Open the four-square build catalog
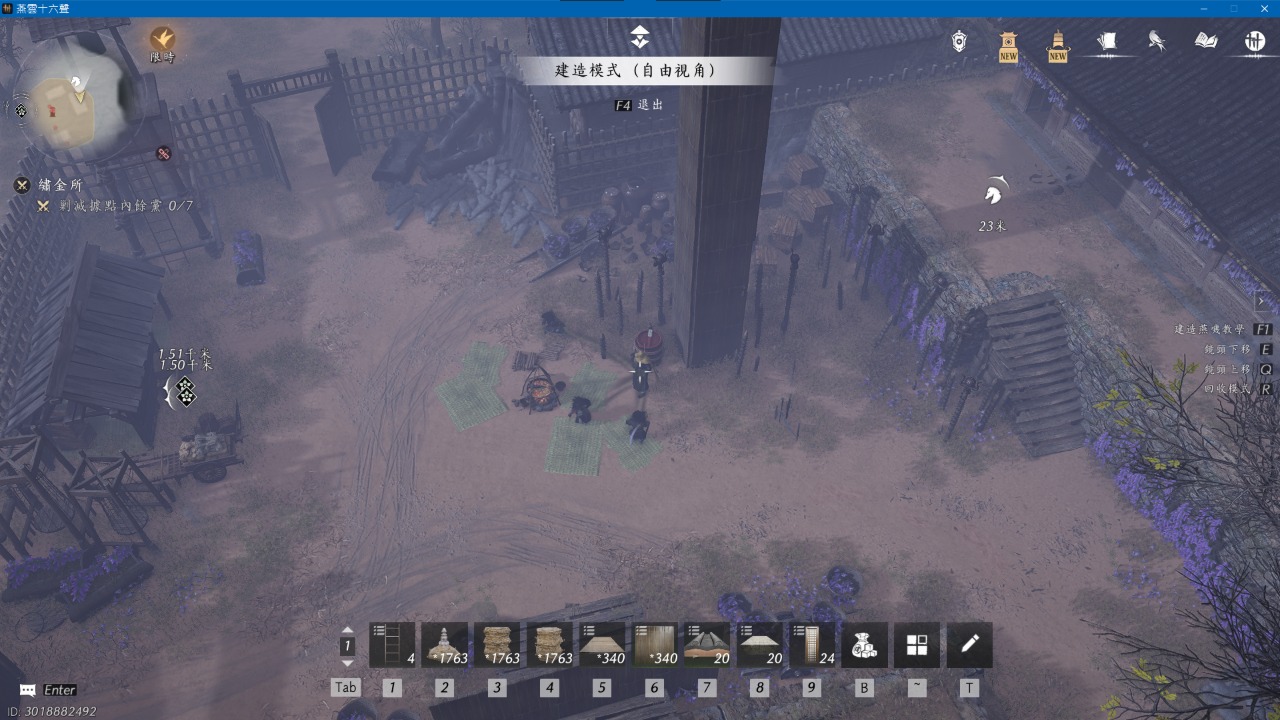1280x720 pixels. (x=917, y=645)
